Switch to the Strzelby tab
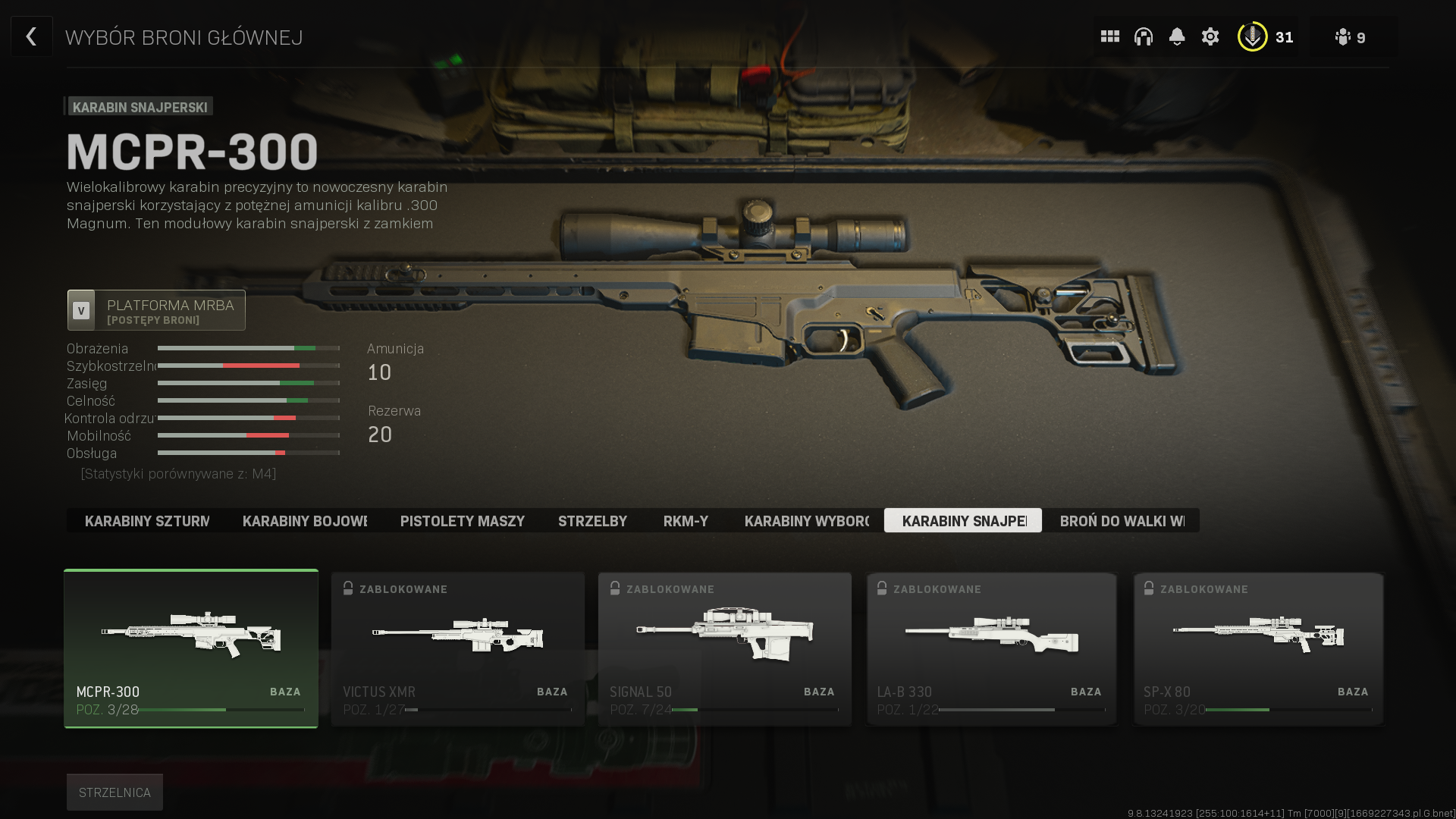Image resolution: width=1456 pixels, height=819 pixels. [592, 521]
